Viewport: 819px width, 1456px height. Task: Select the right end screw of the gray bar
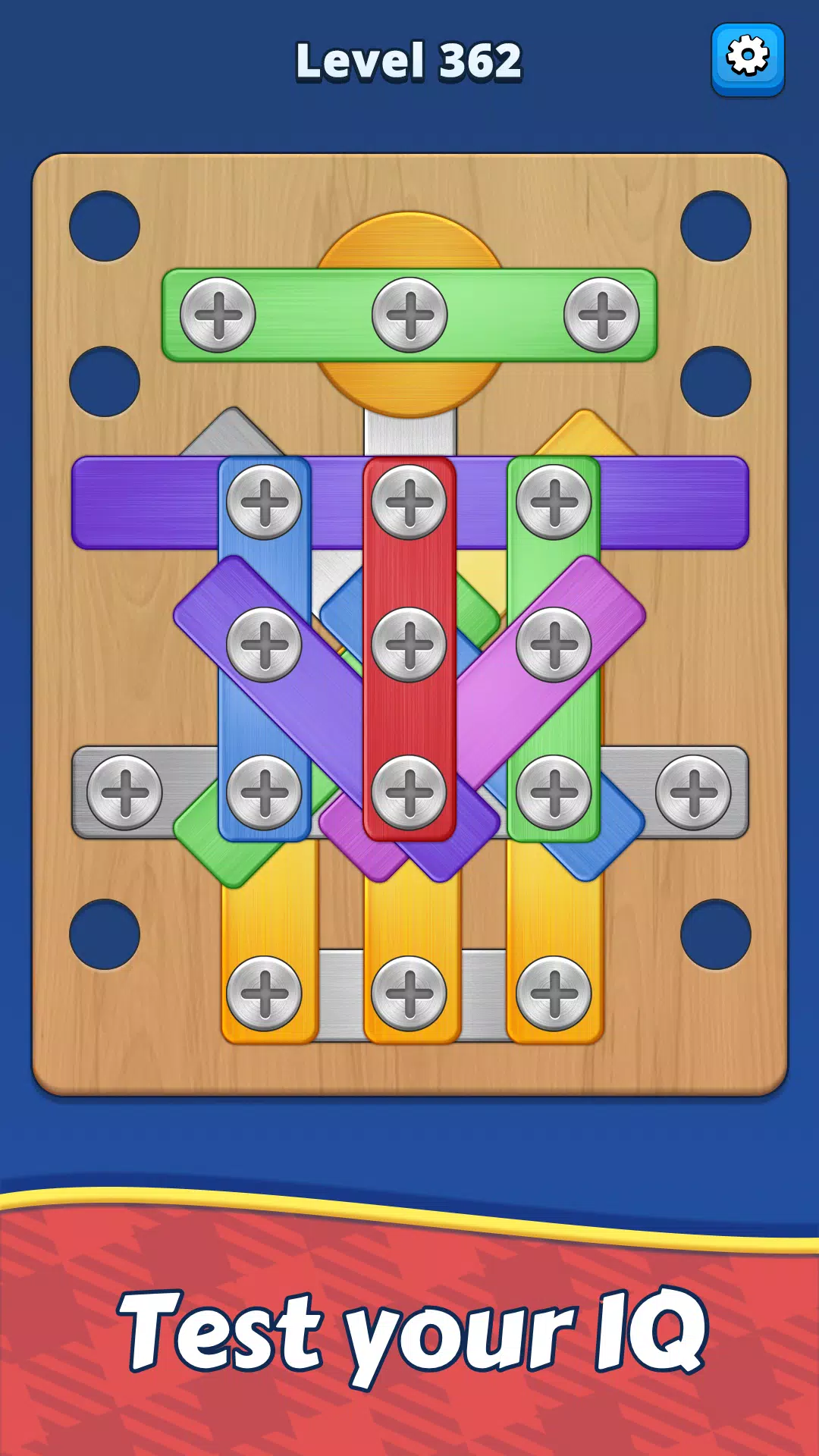693,792
